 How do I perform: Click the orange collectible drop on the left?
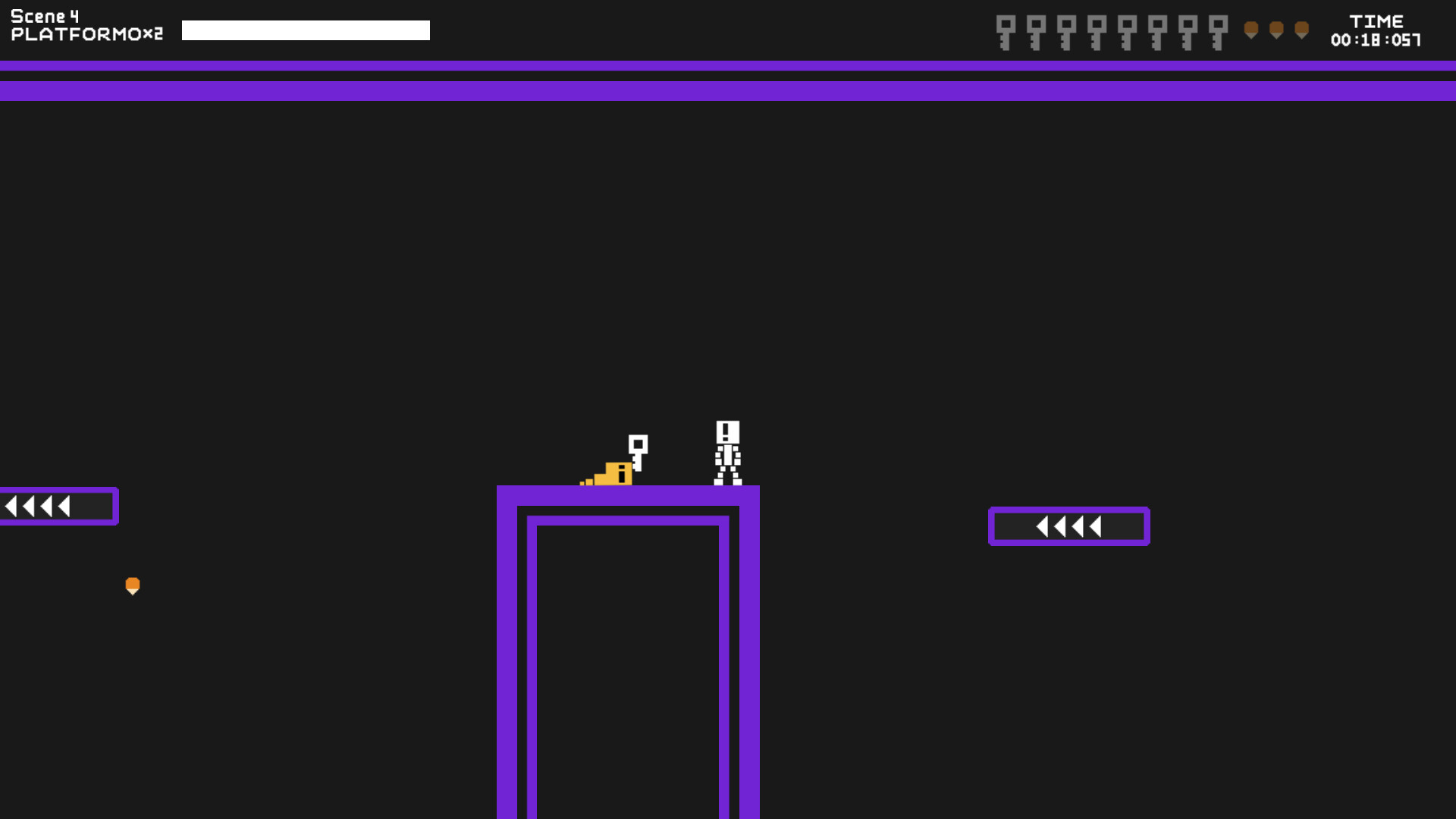pos(133,585)
